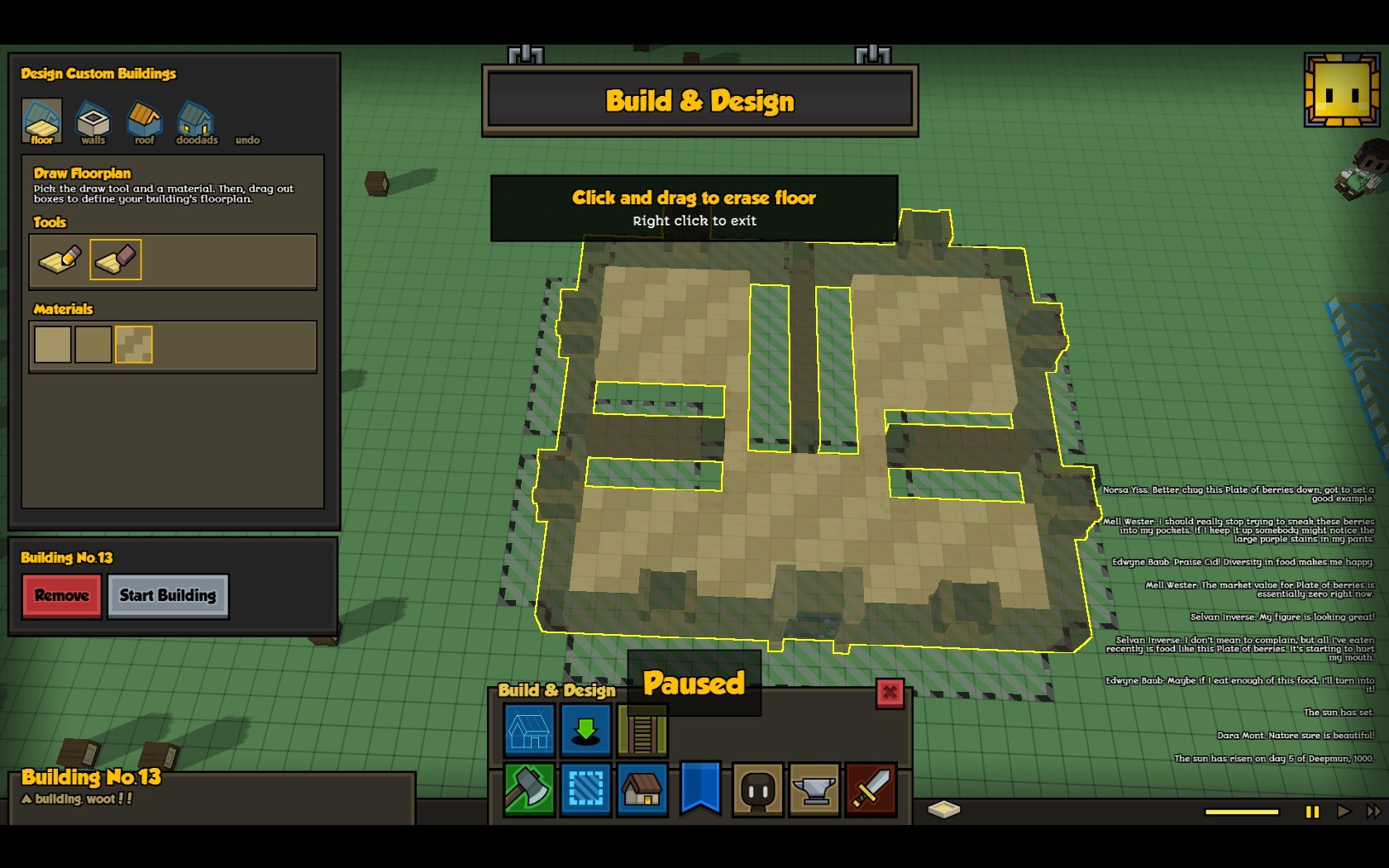The width and height of the screenshot is (1389, 868).
Task: Open the blue house custom building tool
Action: (x=529, y=730)
